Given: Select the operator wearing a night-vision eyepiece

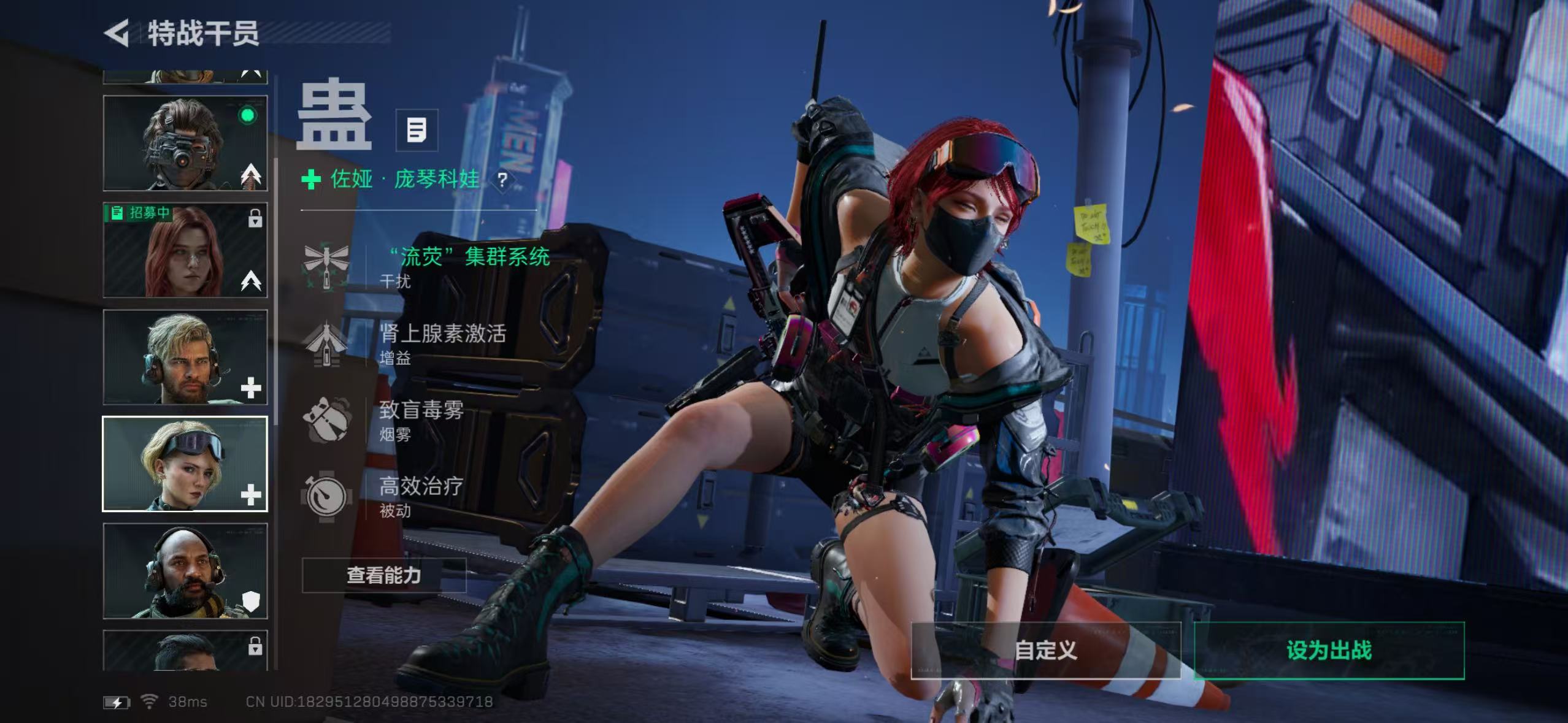Looking at the screenshot, I should point(185,143).
